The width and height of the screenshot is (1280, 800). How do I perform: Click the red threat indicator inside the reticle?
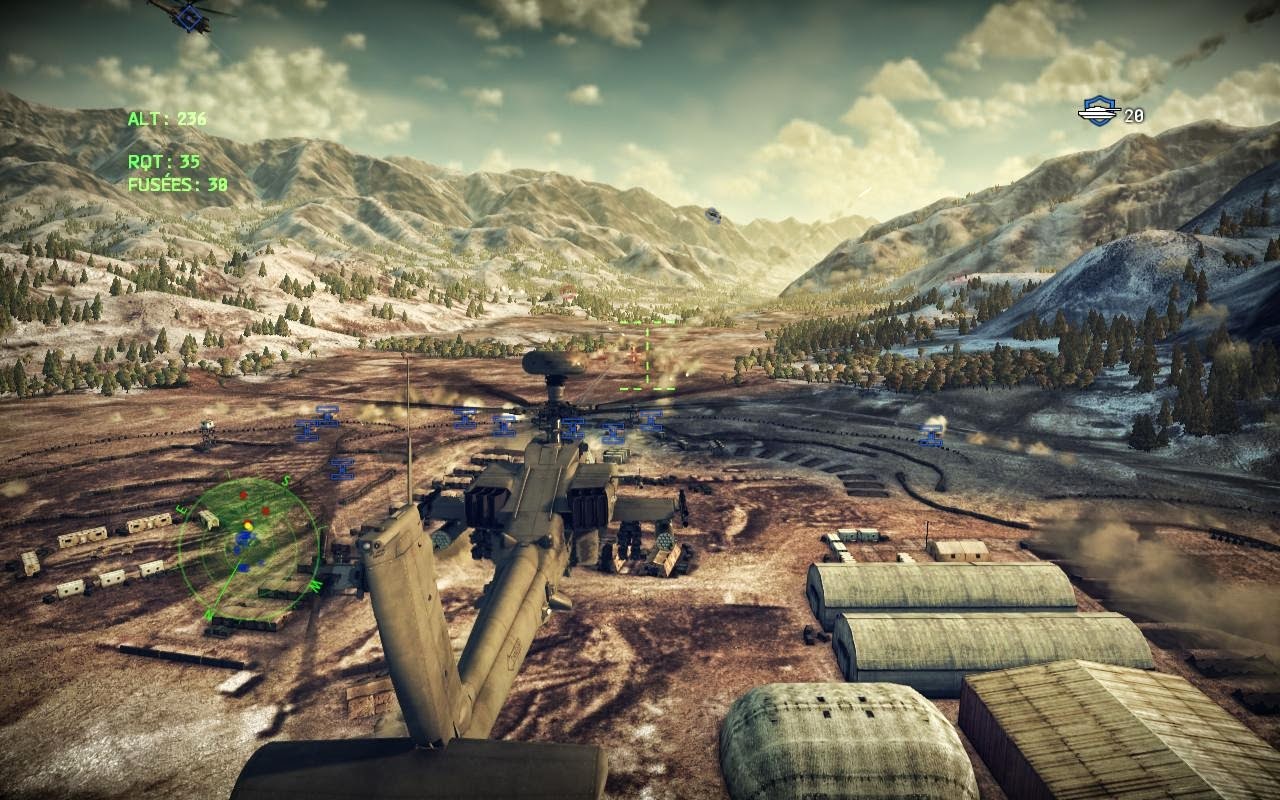(x=633, y=354)
